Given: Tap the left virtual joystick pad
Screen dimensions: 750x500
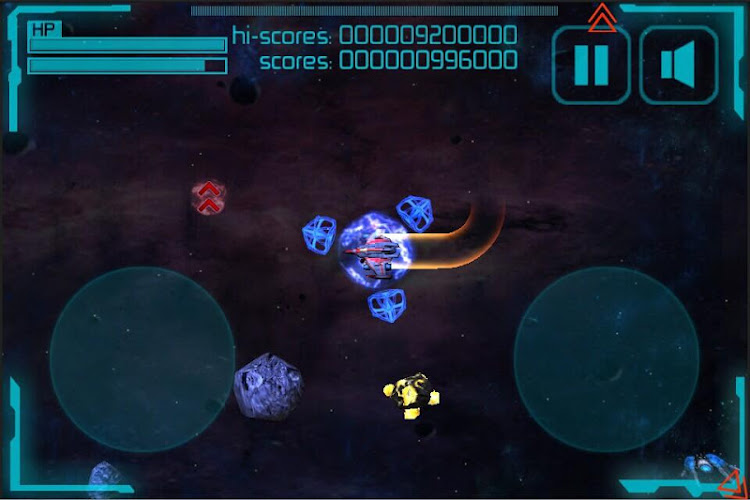Looking at the screenshot, I should coord(142,360).
